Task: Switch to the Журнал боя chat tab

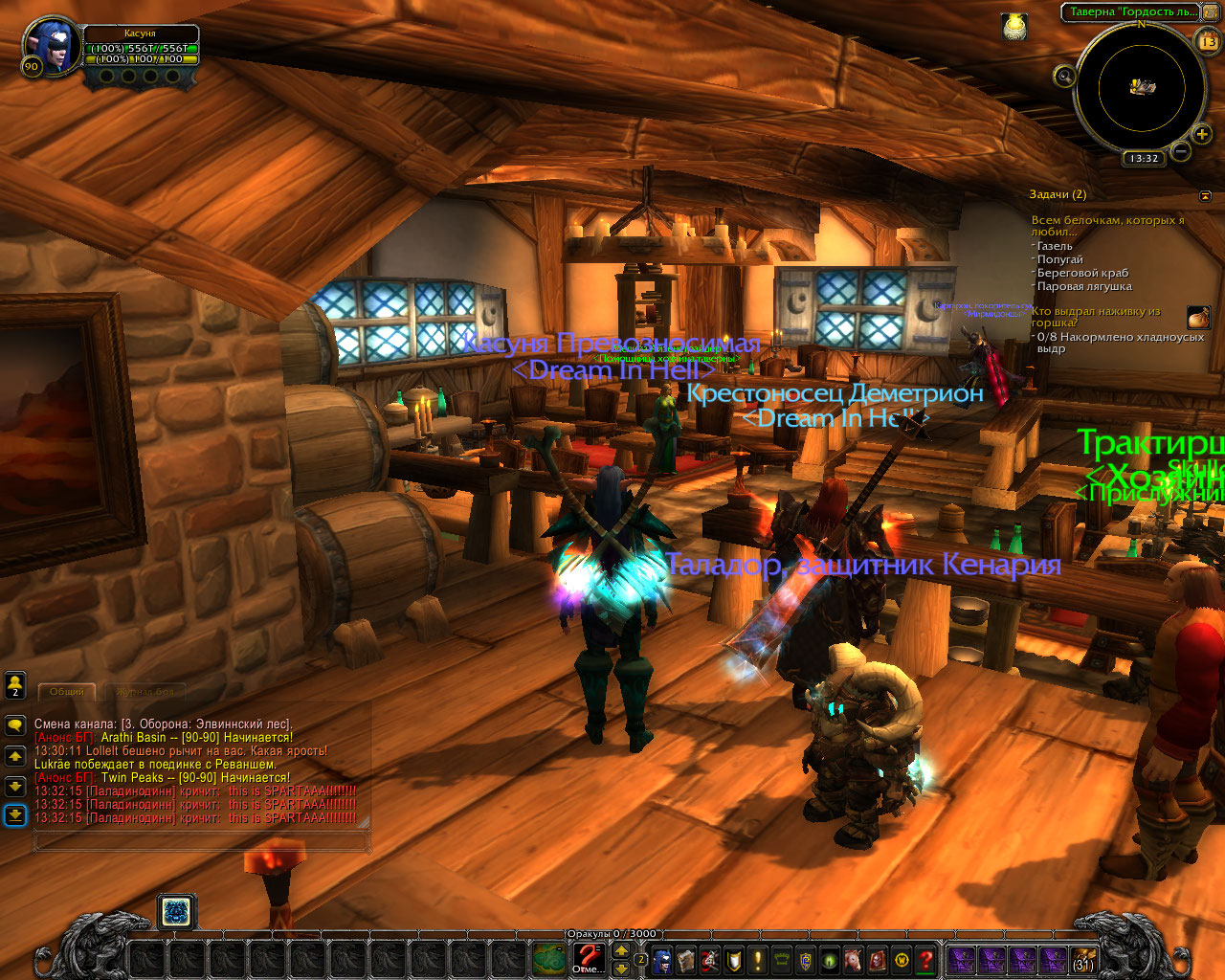Action: (x=145, y=691)
